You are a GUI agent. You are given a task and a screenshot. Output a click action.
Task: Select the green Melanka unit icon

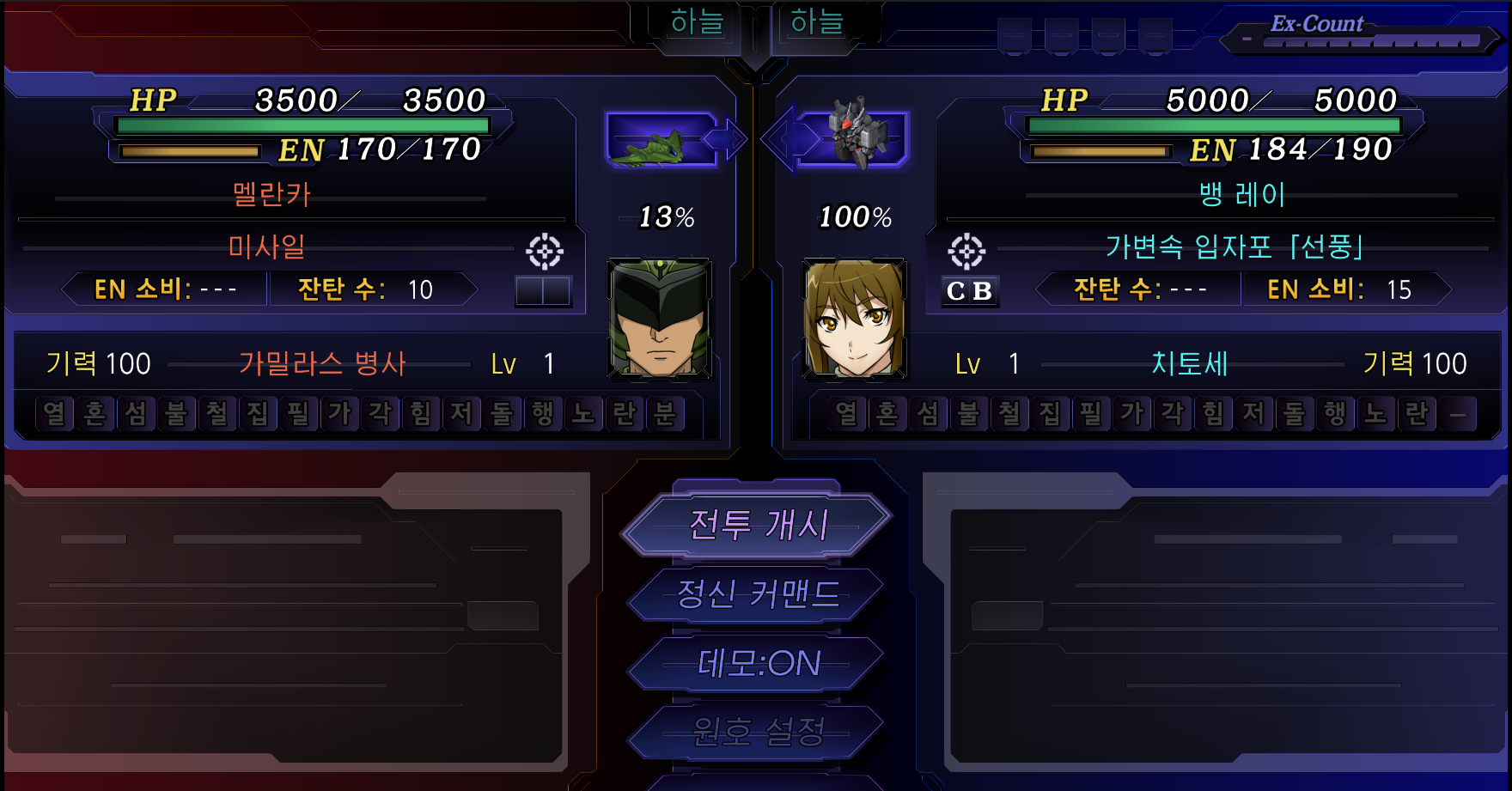click(660, 141)
